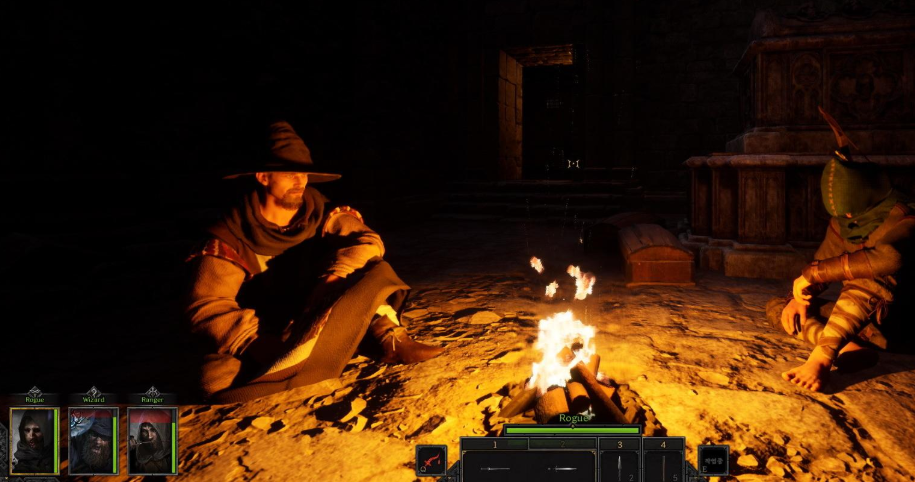Choose hotbar slot 3 throwing knife
The image size is (915, 482).
pos(619,466)
